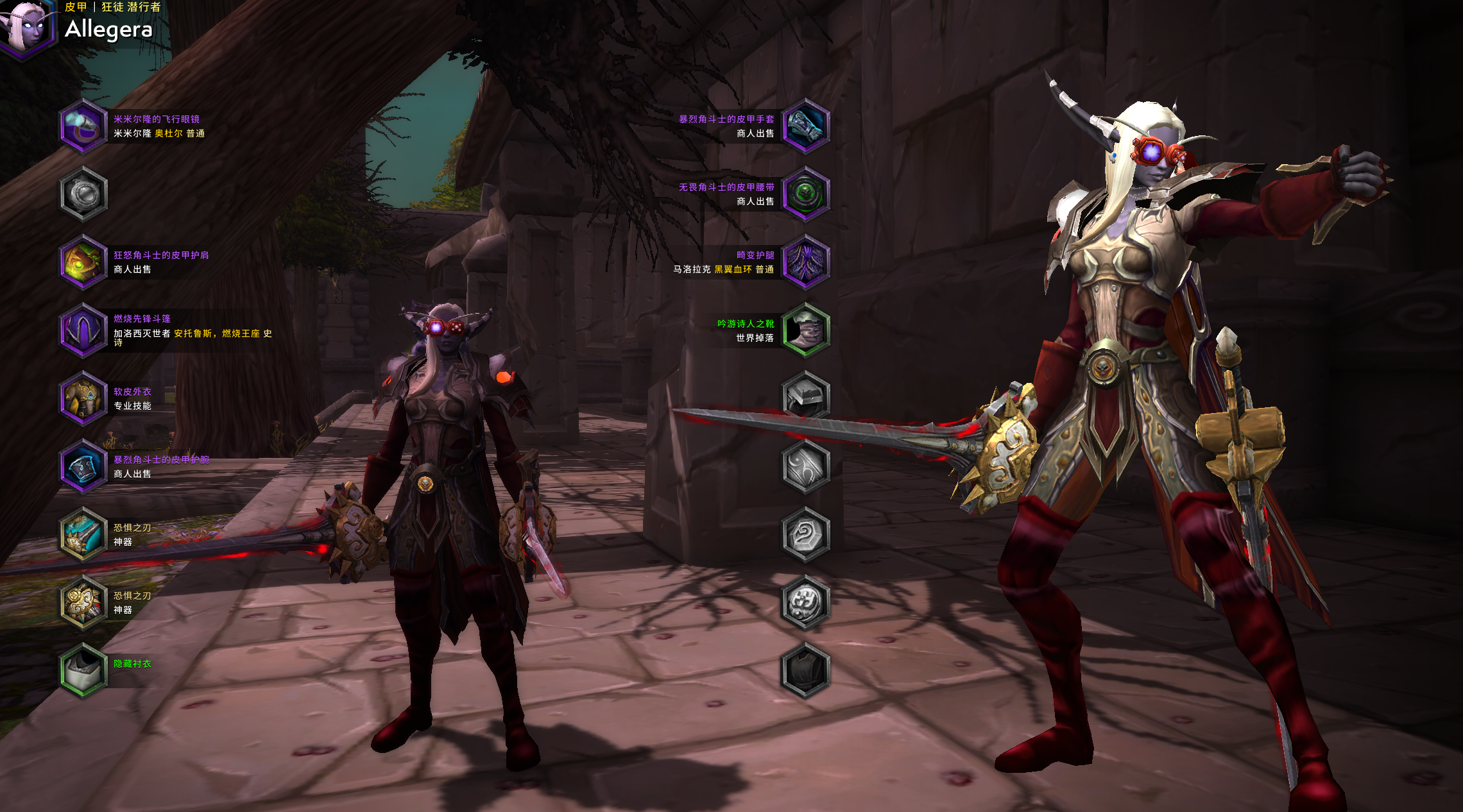1463x812 pixels.
Task: Choose the aberration leg guards slot
Action: pos(805,262)
